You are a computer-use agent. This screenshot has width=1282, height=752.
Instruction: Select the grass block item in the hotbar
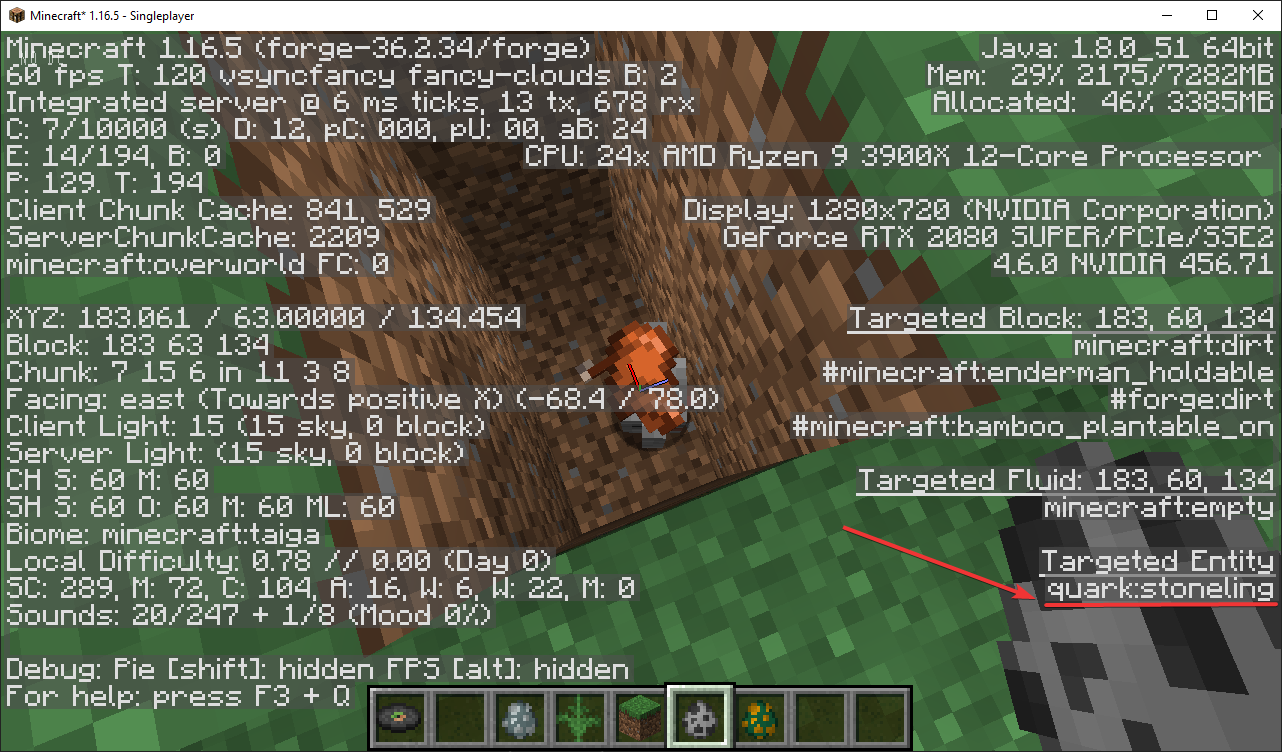640,718
